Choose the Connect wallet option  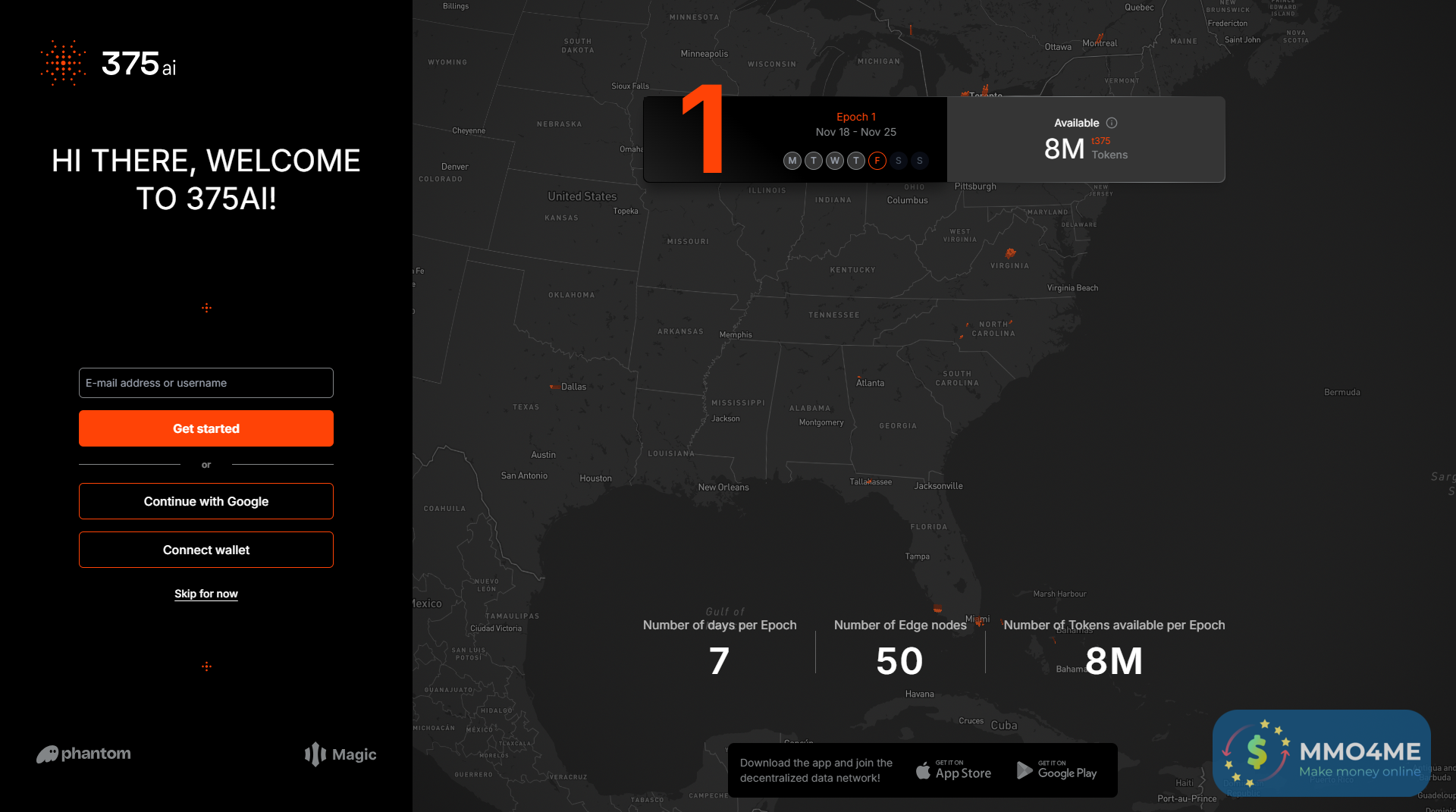coord(206,550)
